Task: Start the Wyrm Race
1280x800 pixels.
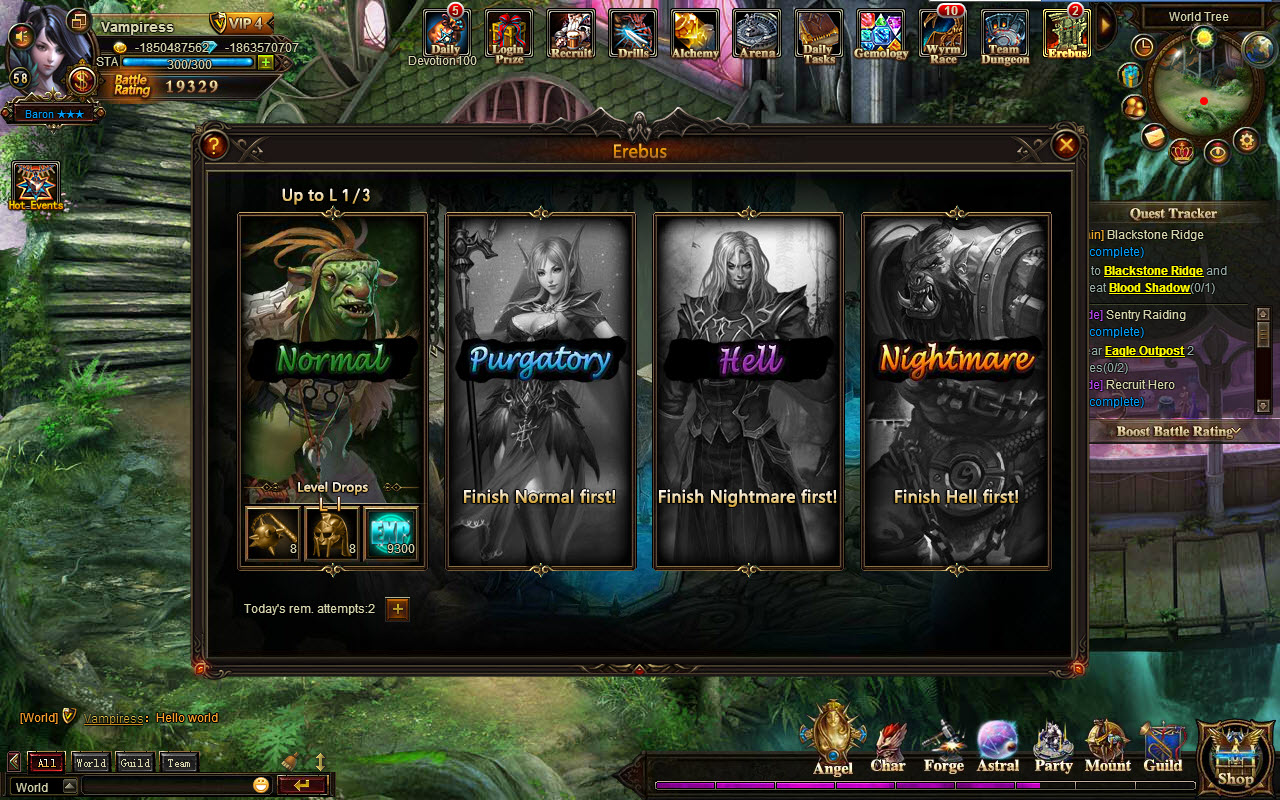Action: [942, 30]
